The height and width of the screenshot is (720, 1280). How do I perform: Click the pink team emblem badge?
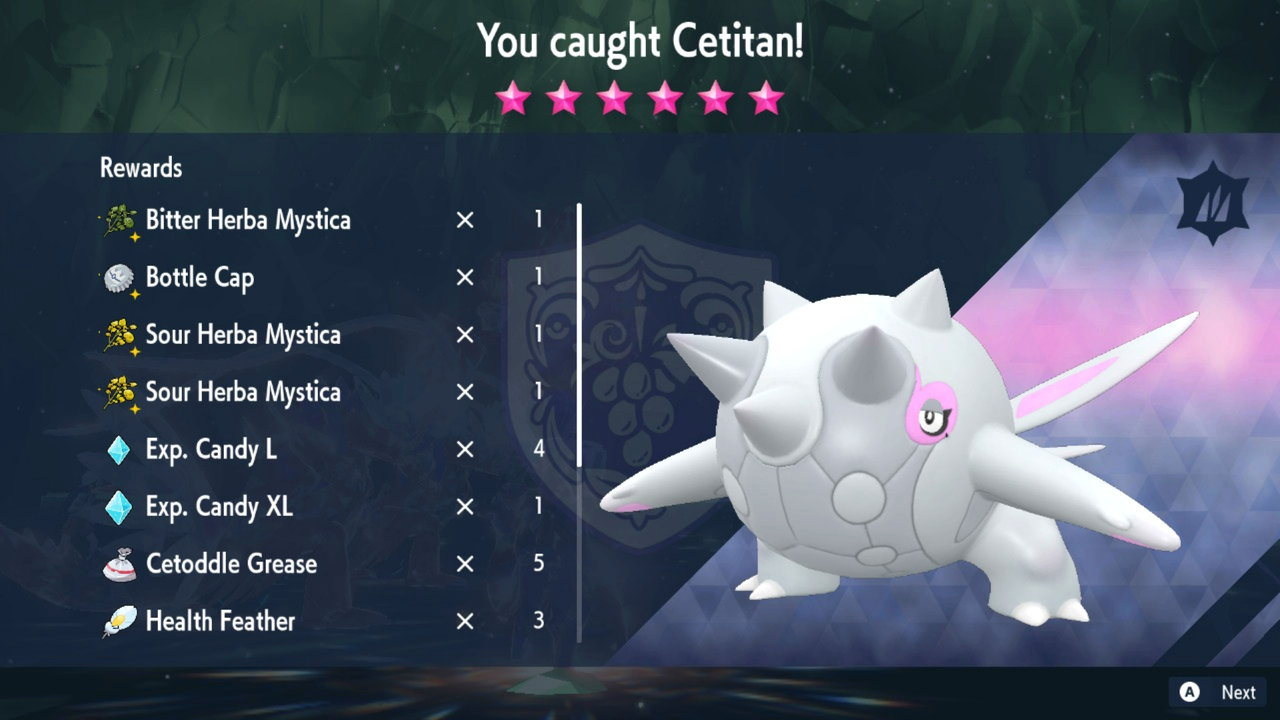pos(1212,199)
